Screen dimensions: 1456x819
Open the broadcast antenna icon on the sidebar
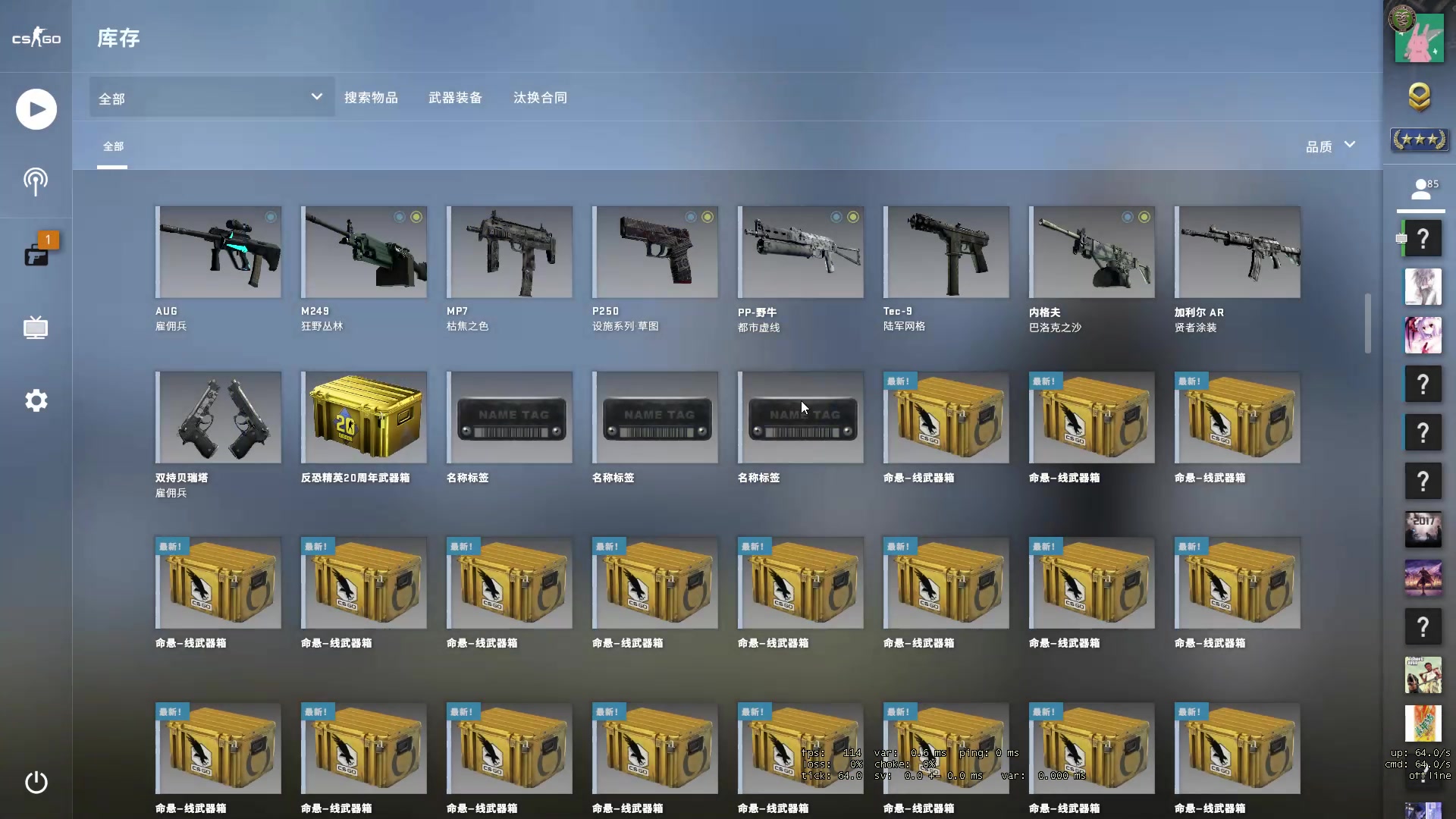point(36,181)
